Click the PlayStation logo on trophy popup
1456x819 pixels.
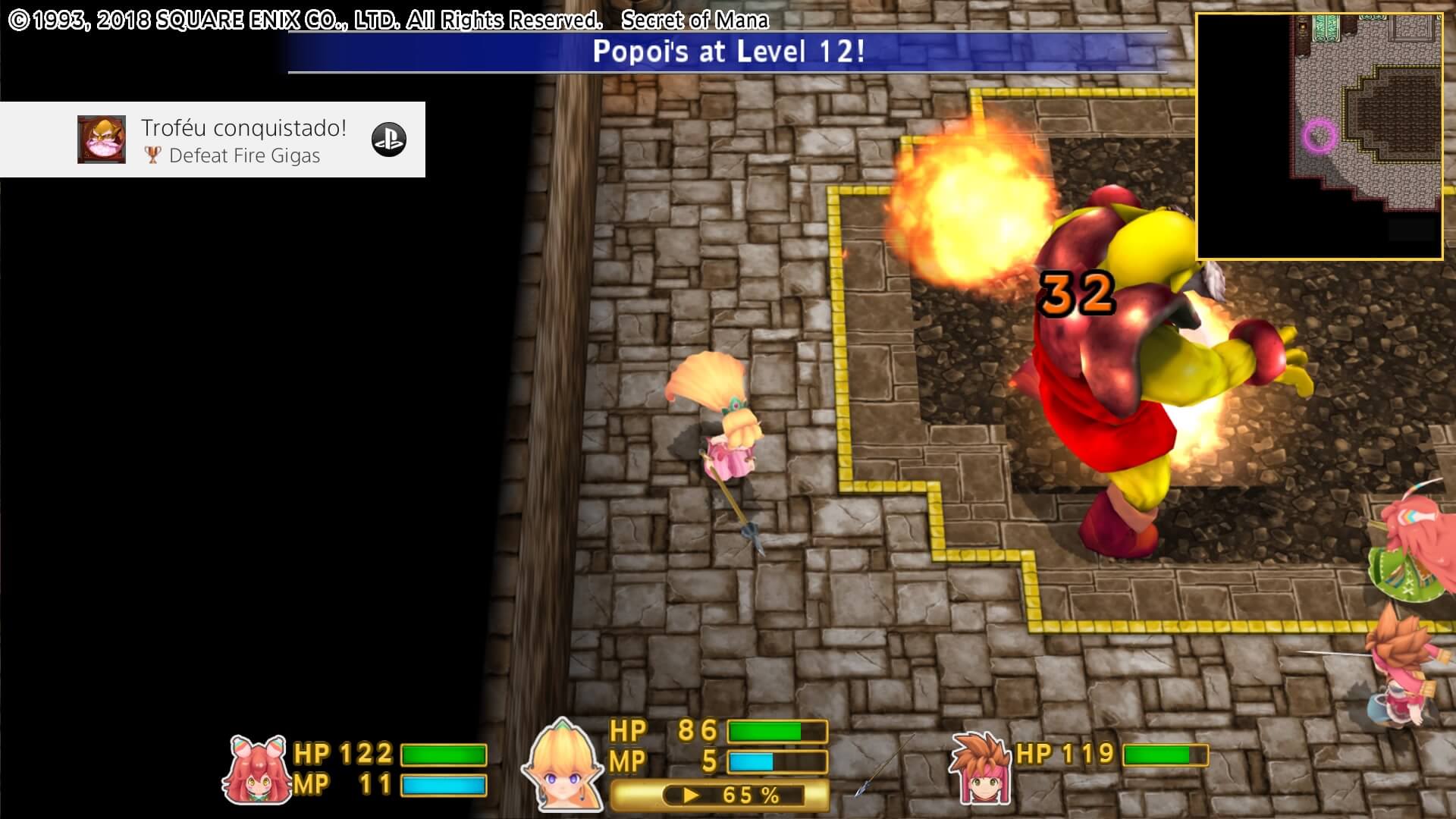pyautogui.click(x=388, y=140)
